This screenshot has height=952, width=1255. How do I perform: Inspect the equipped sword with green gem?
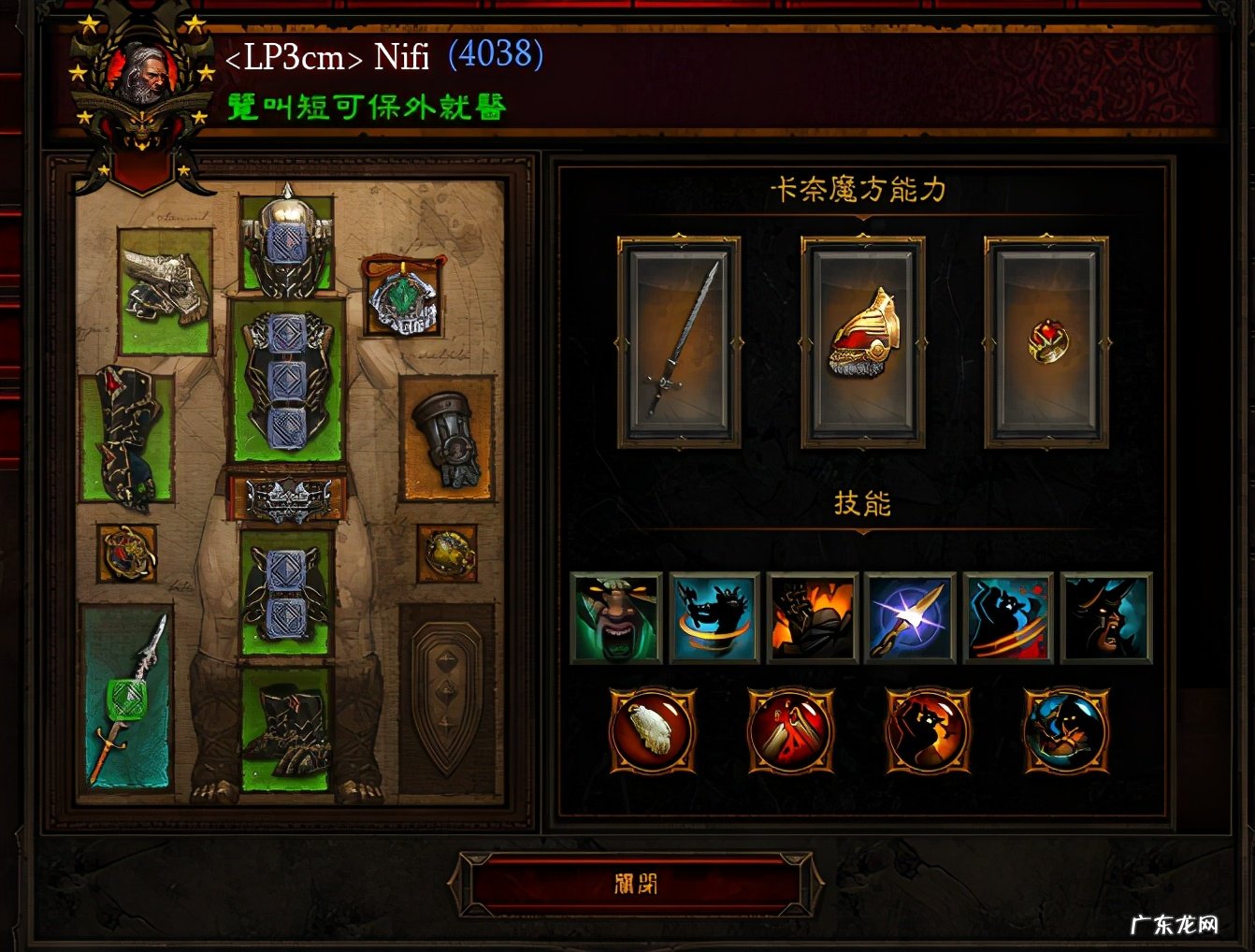click(x=126, y=697)
